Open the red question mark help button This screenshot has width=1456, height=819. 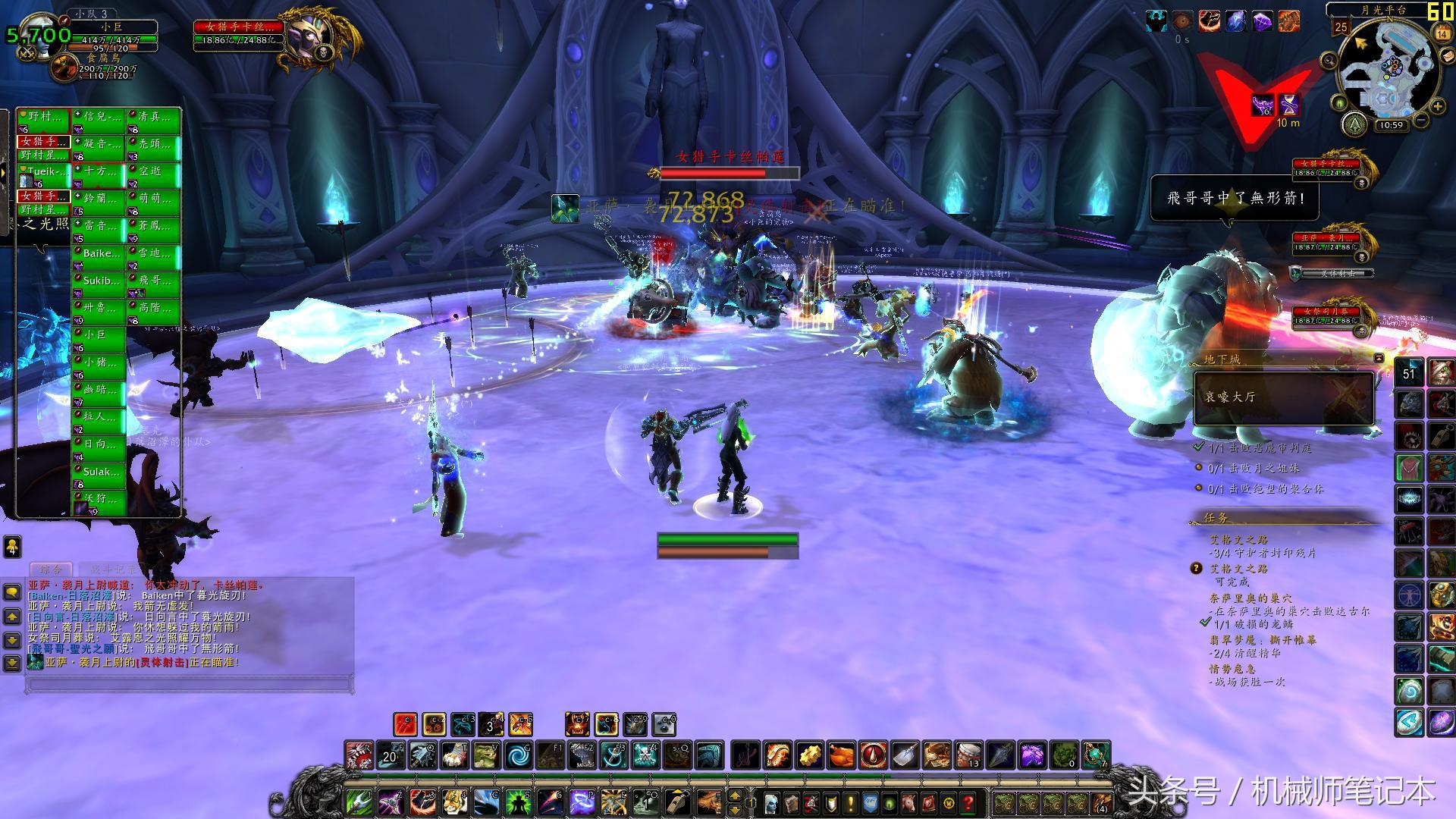point(968,802)
